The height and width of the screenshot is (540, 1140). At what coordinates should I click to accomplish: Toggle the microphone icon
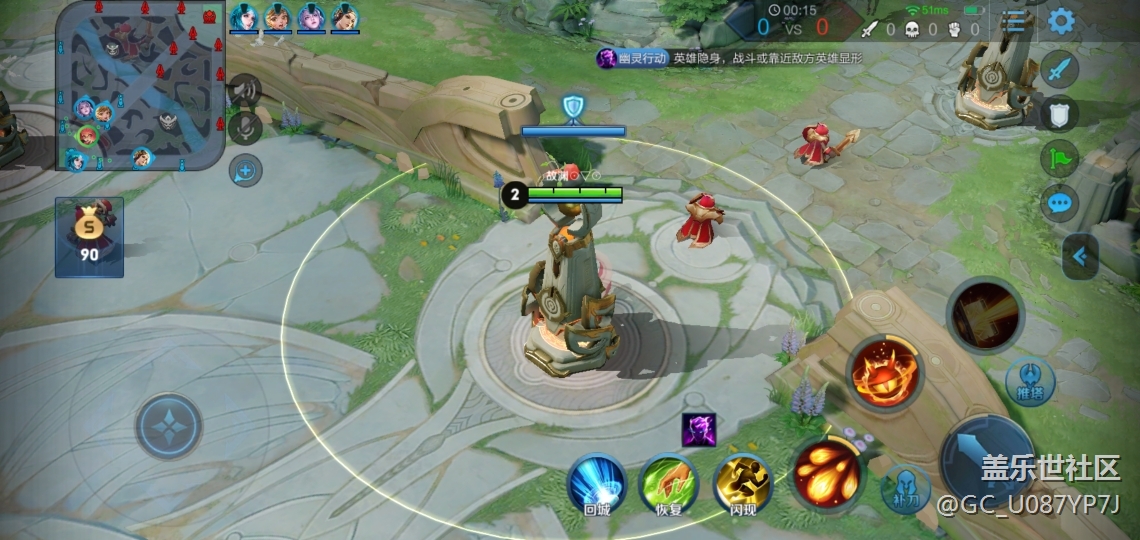pos(245,128)
